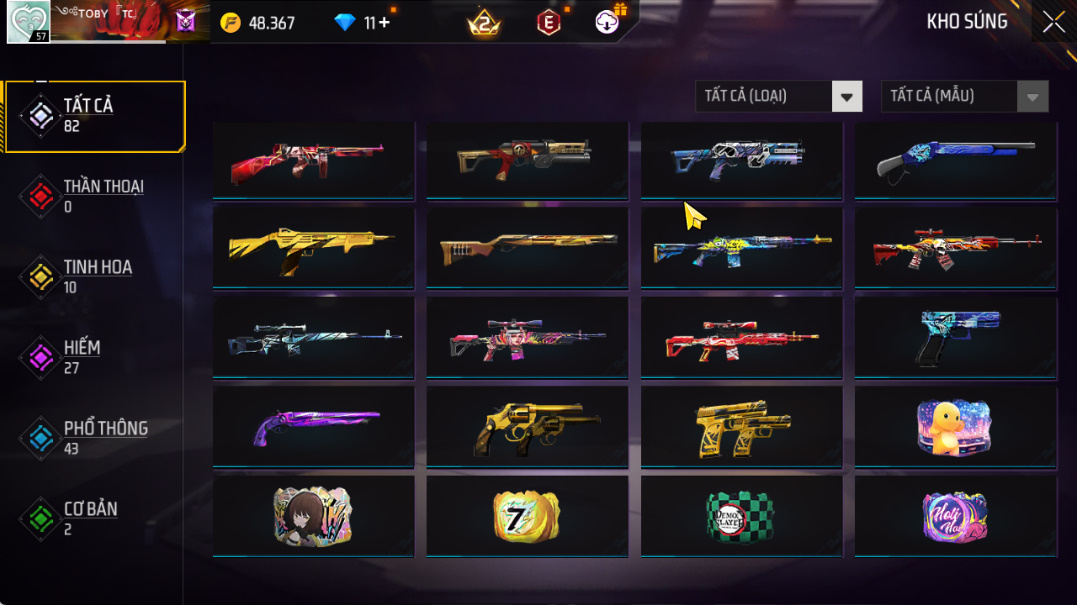Viewport: 1077px width, 605px height.
Task: Select the anime girl portrait skin
Action: [x=313, y=516]
